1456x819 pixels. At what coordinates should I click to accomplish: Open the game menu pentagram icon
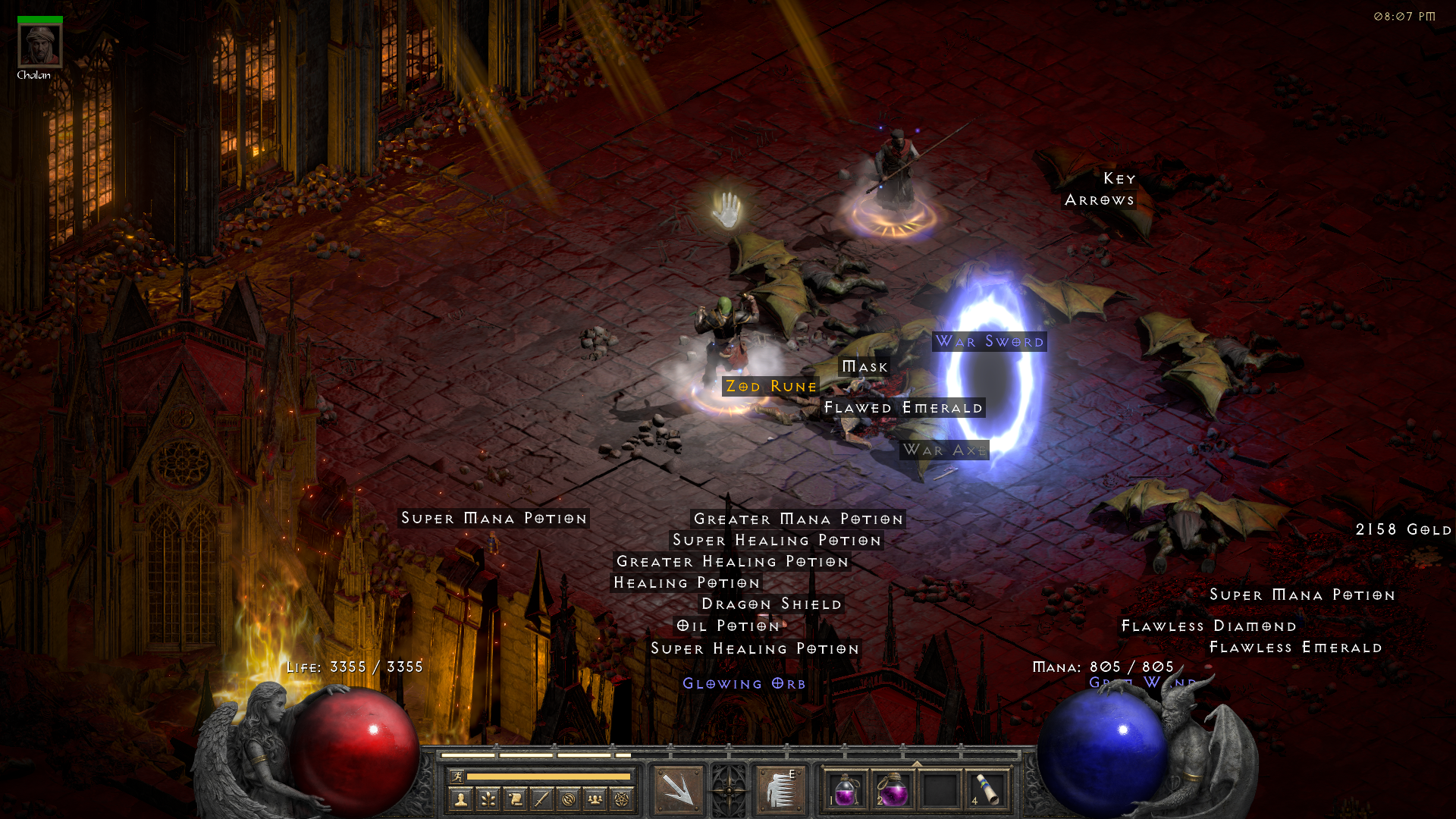coord(622,799)
